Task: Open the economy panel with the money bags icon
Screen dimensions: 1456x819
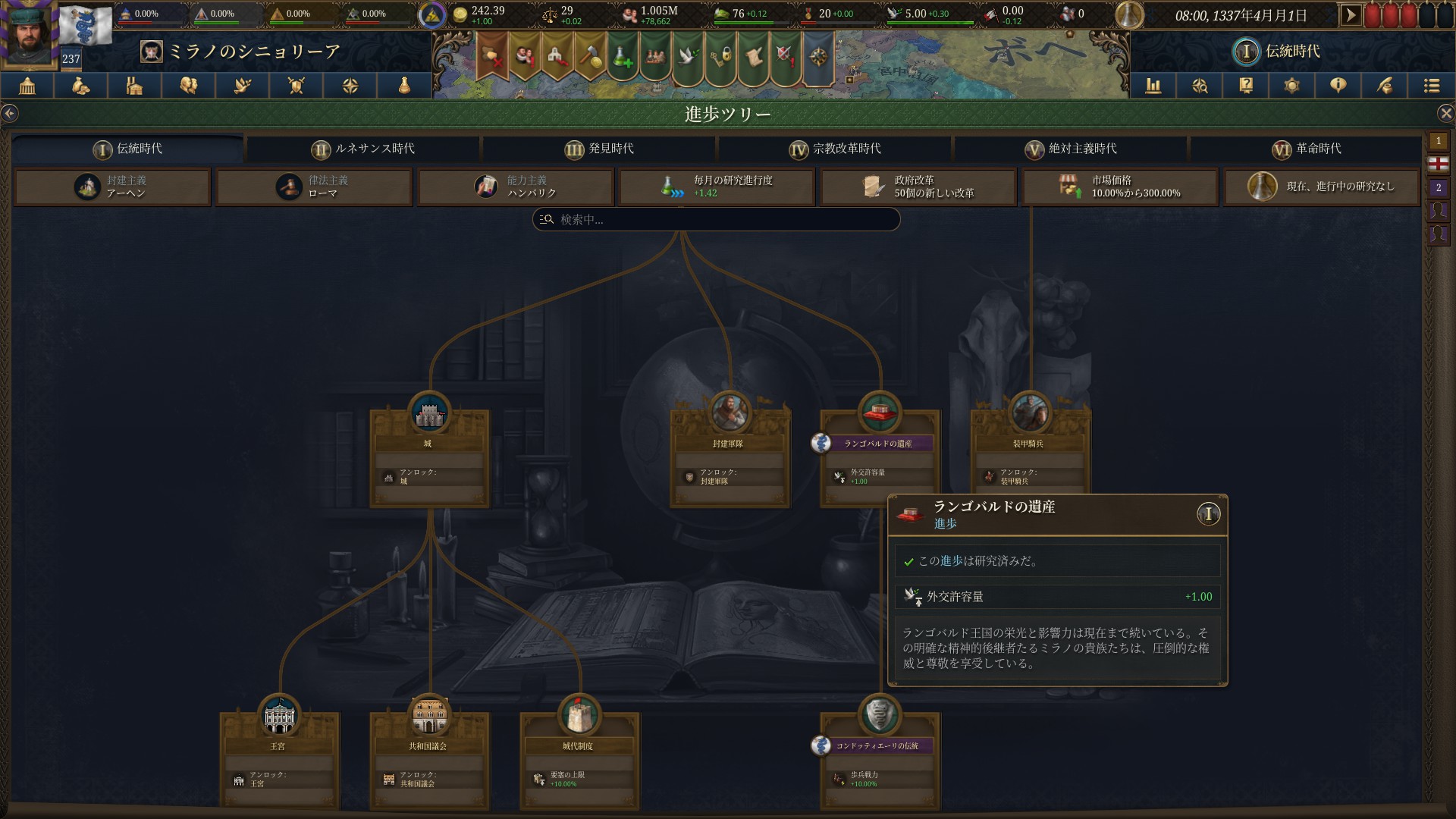Action: click(80, 86)
